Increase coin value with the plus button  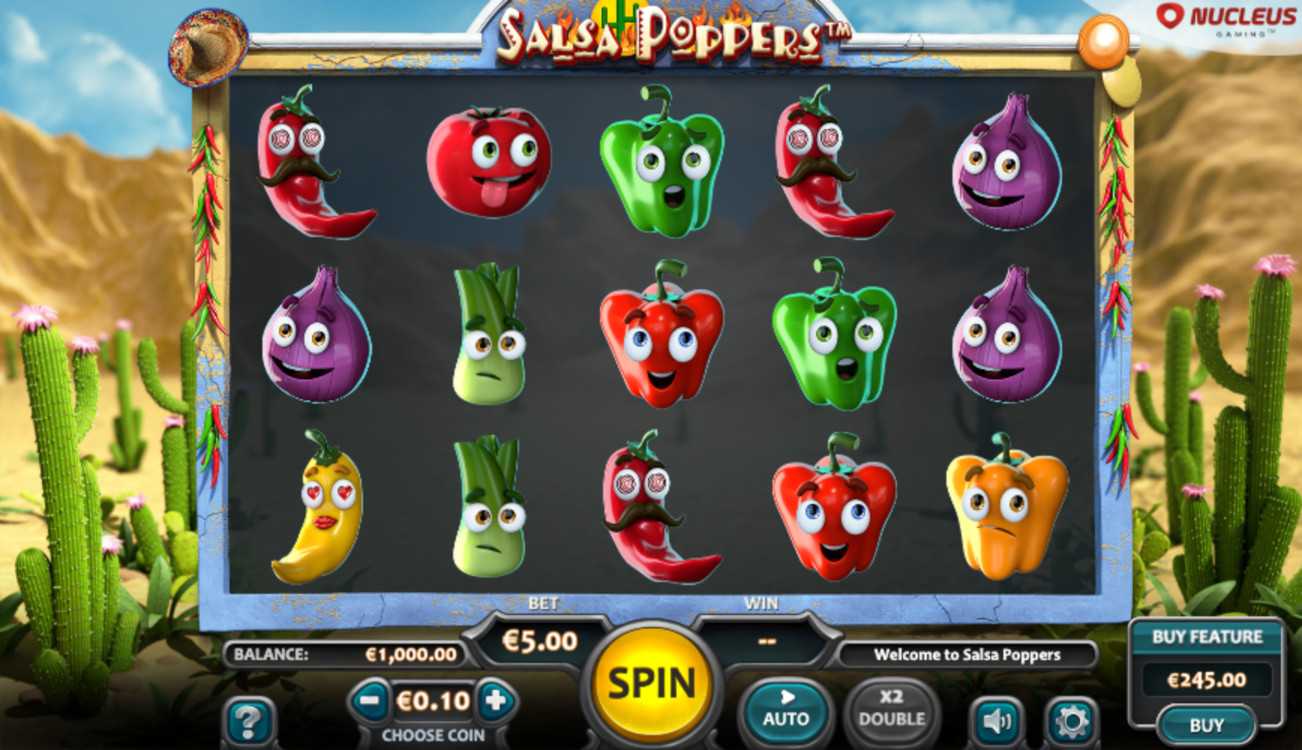coord(495,701)
